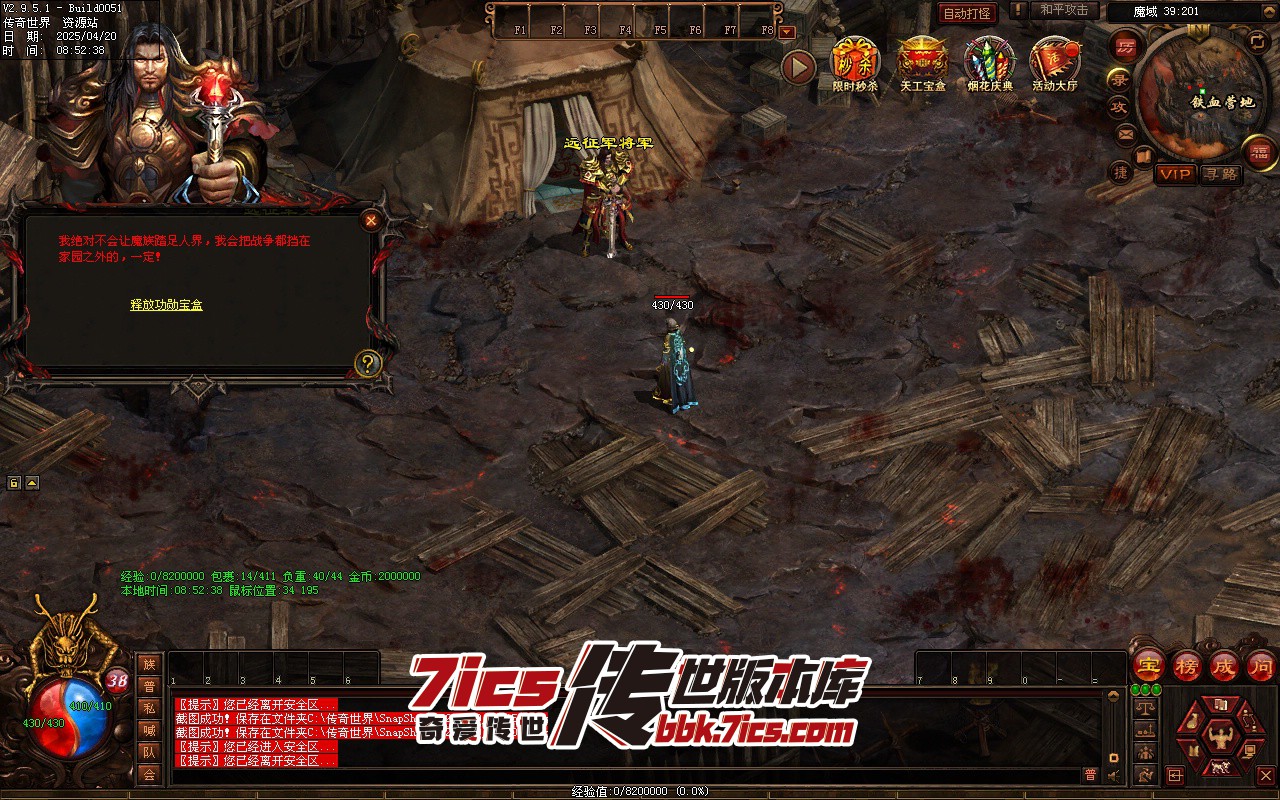Open the mail envelope icon
The image size is (1280, 800).
point(1126,133)
